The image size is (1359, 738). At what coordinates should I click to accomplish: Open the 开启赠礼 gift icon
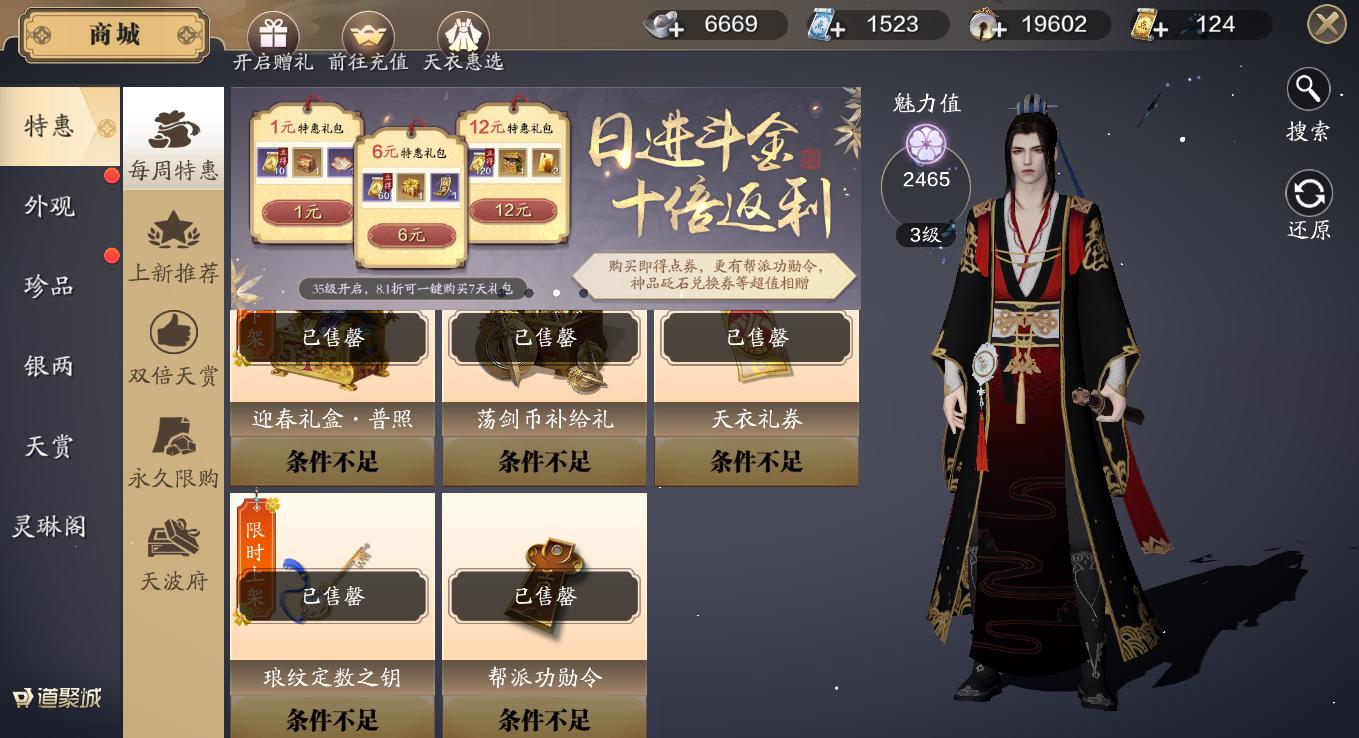[x=272, y=30]
